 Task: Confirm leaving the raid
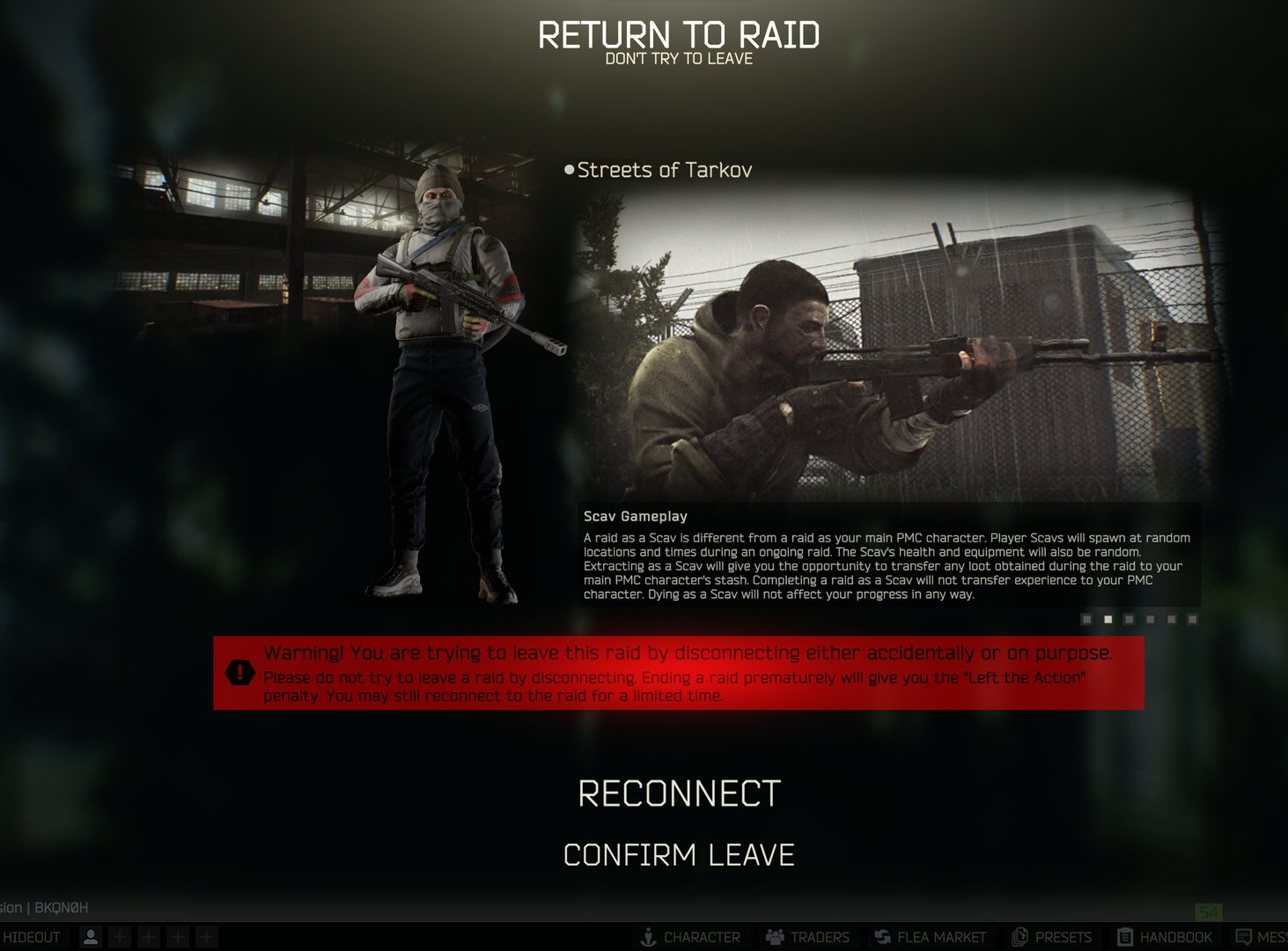[x=679, y=855]
